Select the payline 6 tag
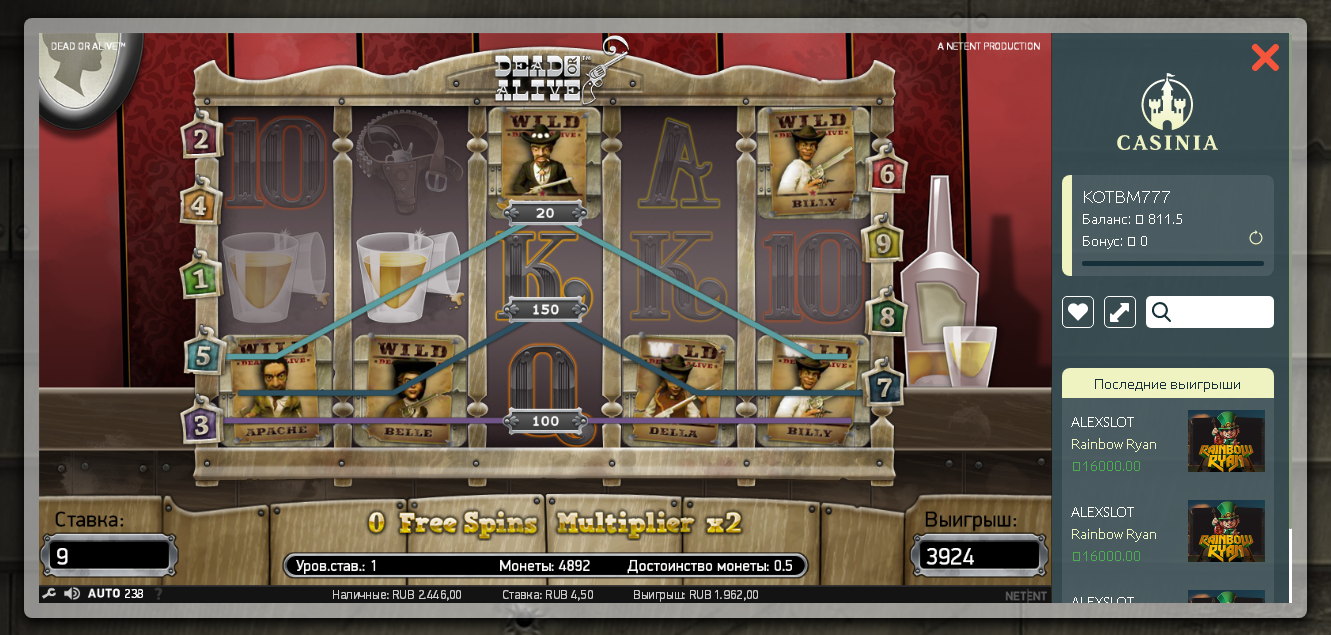Image resolution: width=1331 pixels, height=635 pixels. tap(886, 173)
